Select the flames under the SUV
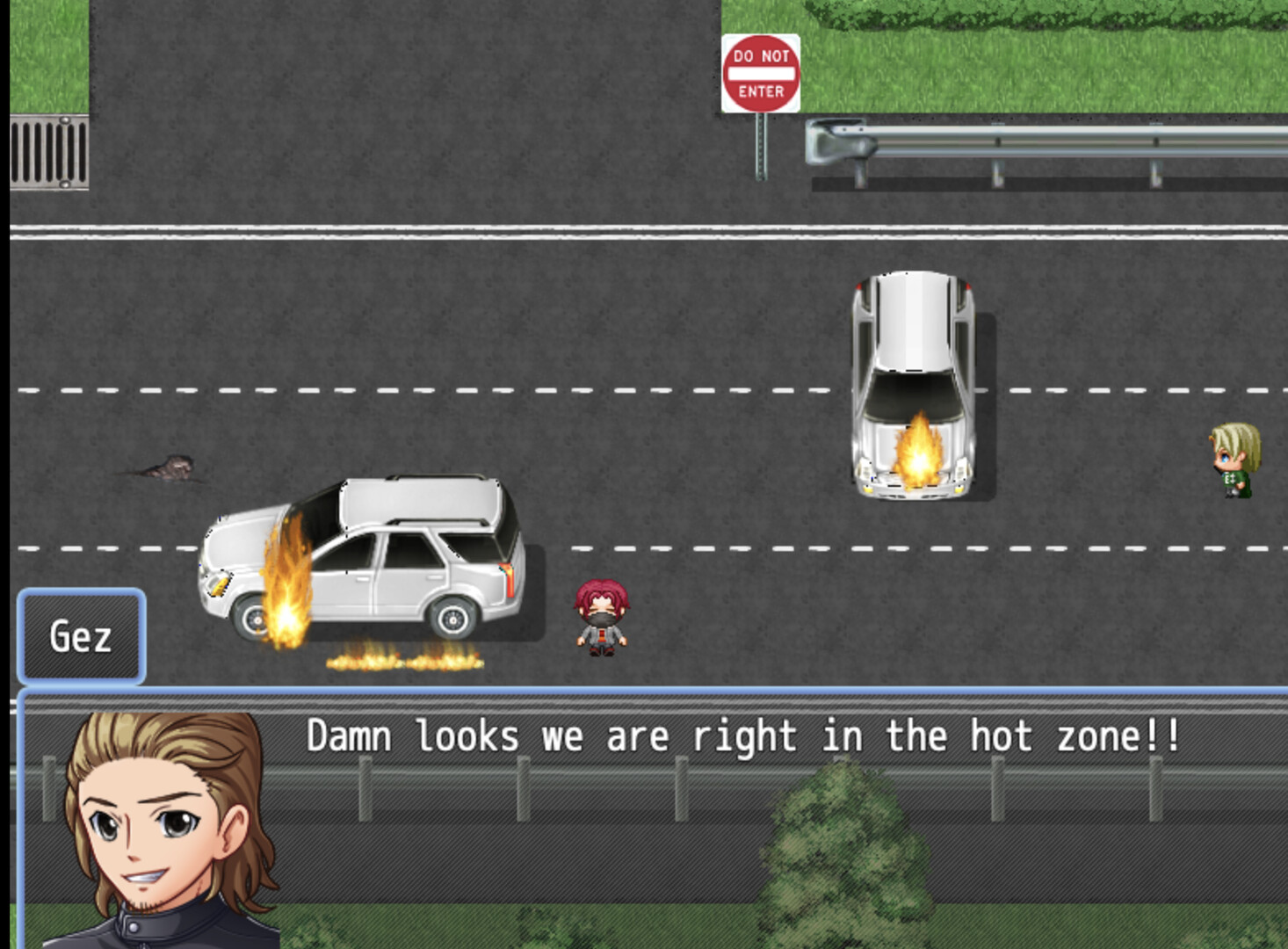 point(404,663)
